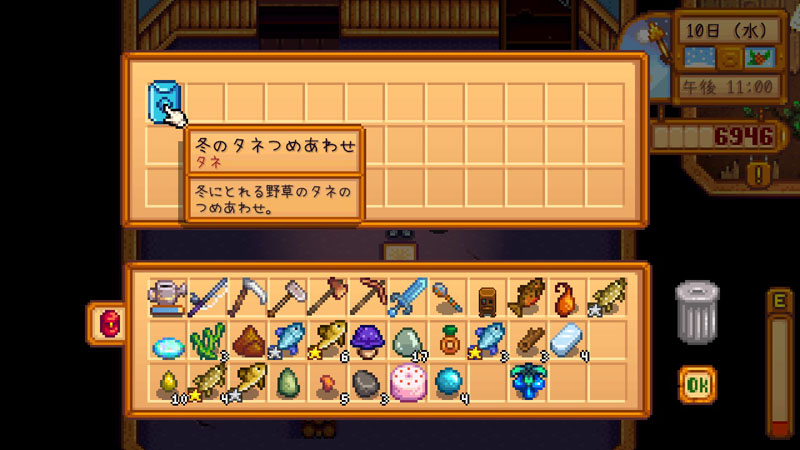This screenshot has width=800, height=450.
Task: Select the watering can slot
Action: (164, 297)
